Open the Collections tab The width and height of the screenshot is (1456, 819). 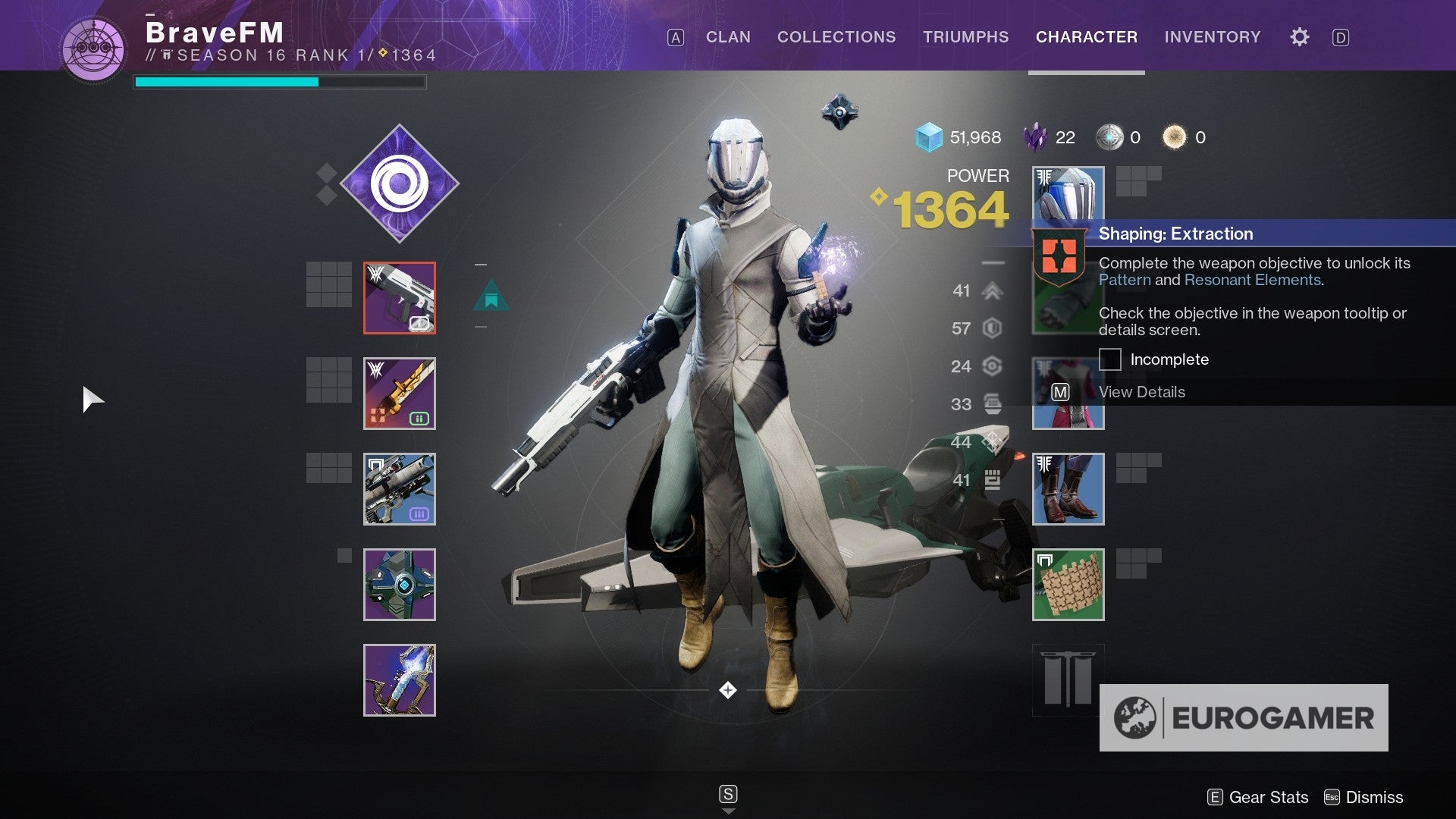pyautogui.click(x=836, y=36)
